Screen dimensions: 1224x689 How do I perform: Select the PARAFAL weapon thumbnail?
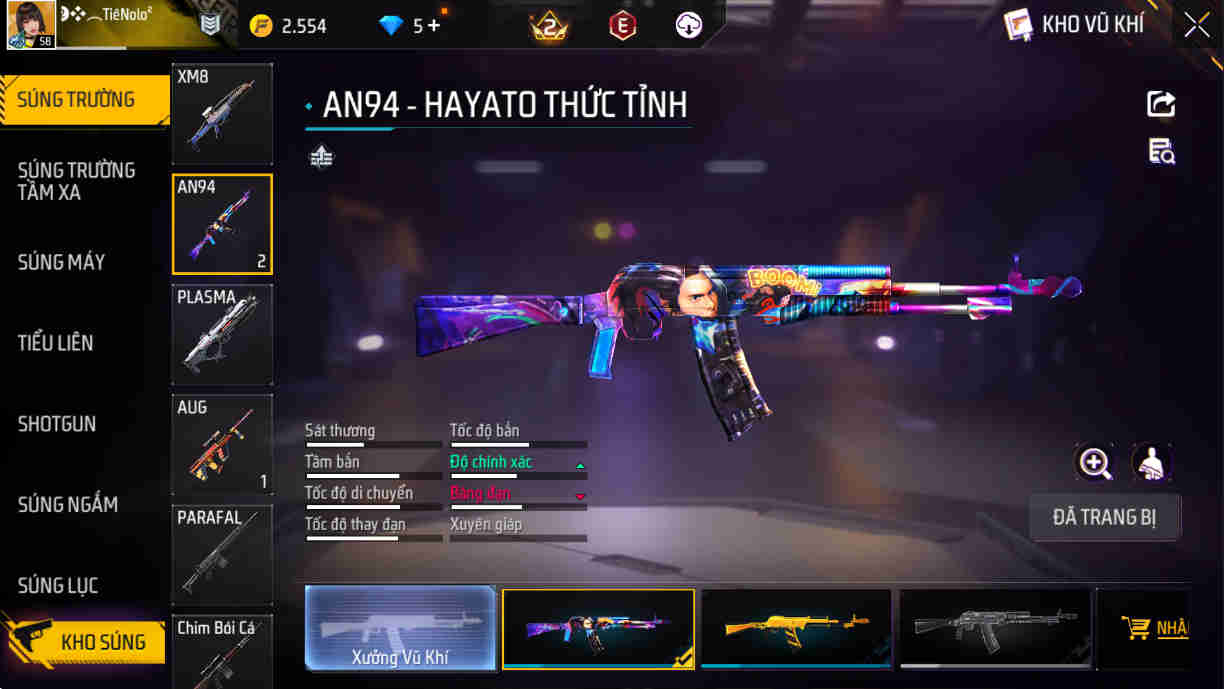coord(222,555)
